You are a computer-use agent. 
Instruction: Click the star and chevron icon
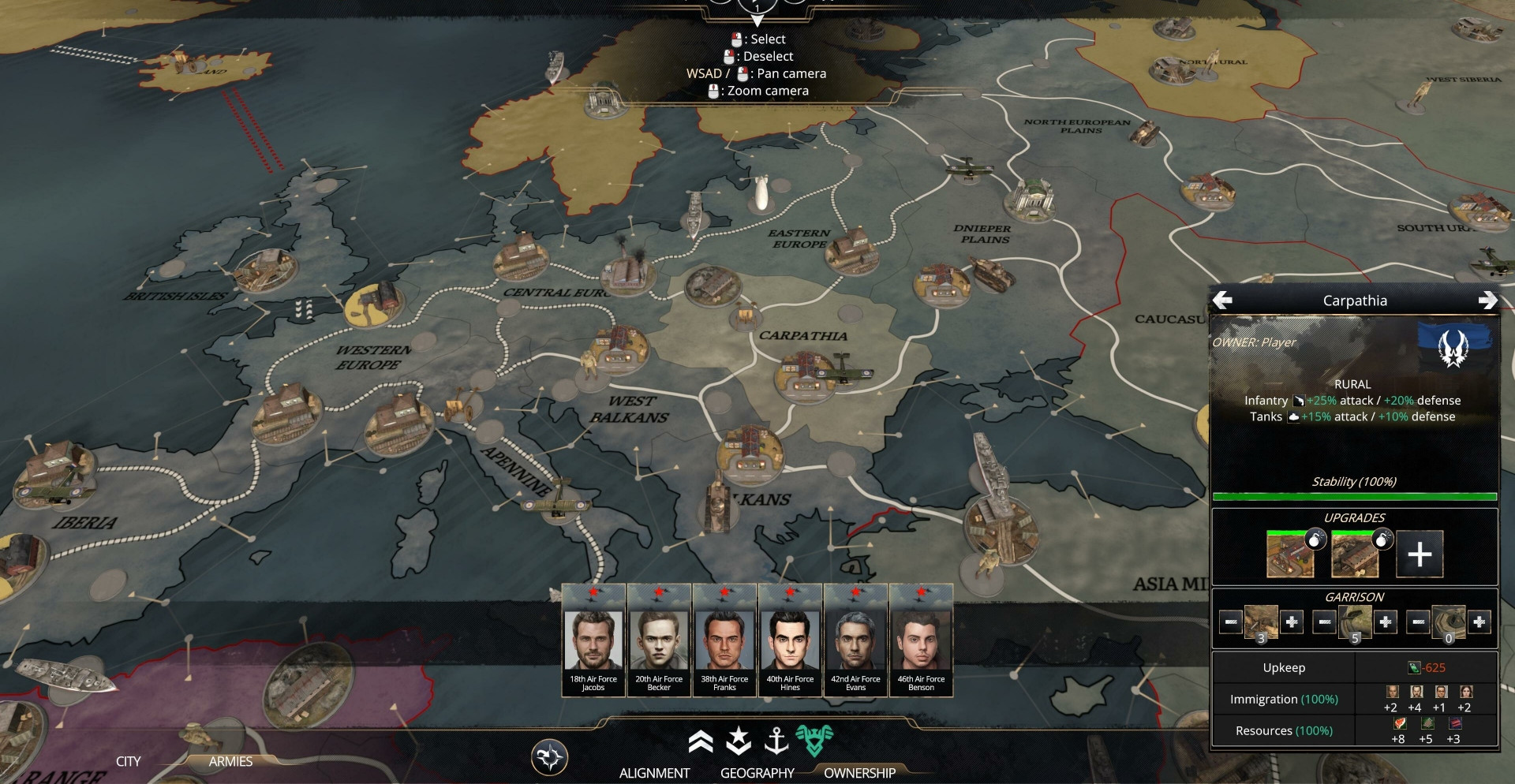[739, 741]
